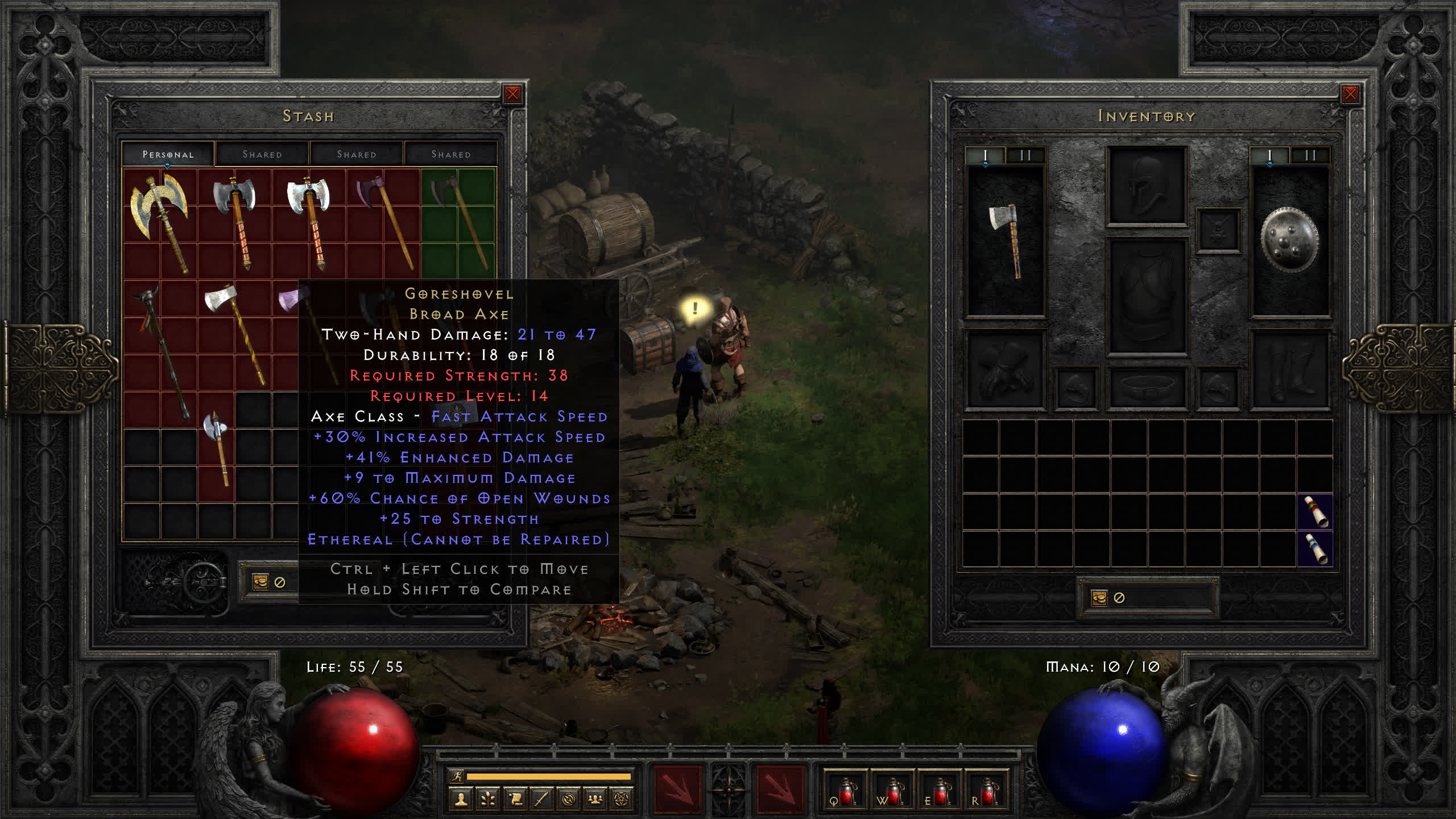Select the equipped round buckler shield
The width and height of the screenshot is (1456, 819).
(1289, 241)
